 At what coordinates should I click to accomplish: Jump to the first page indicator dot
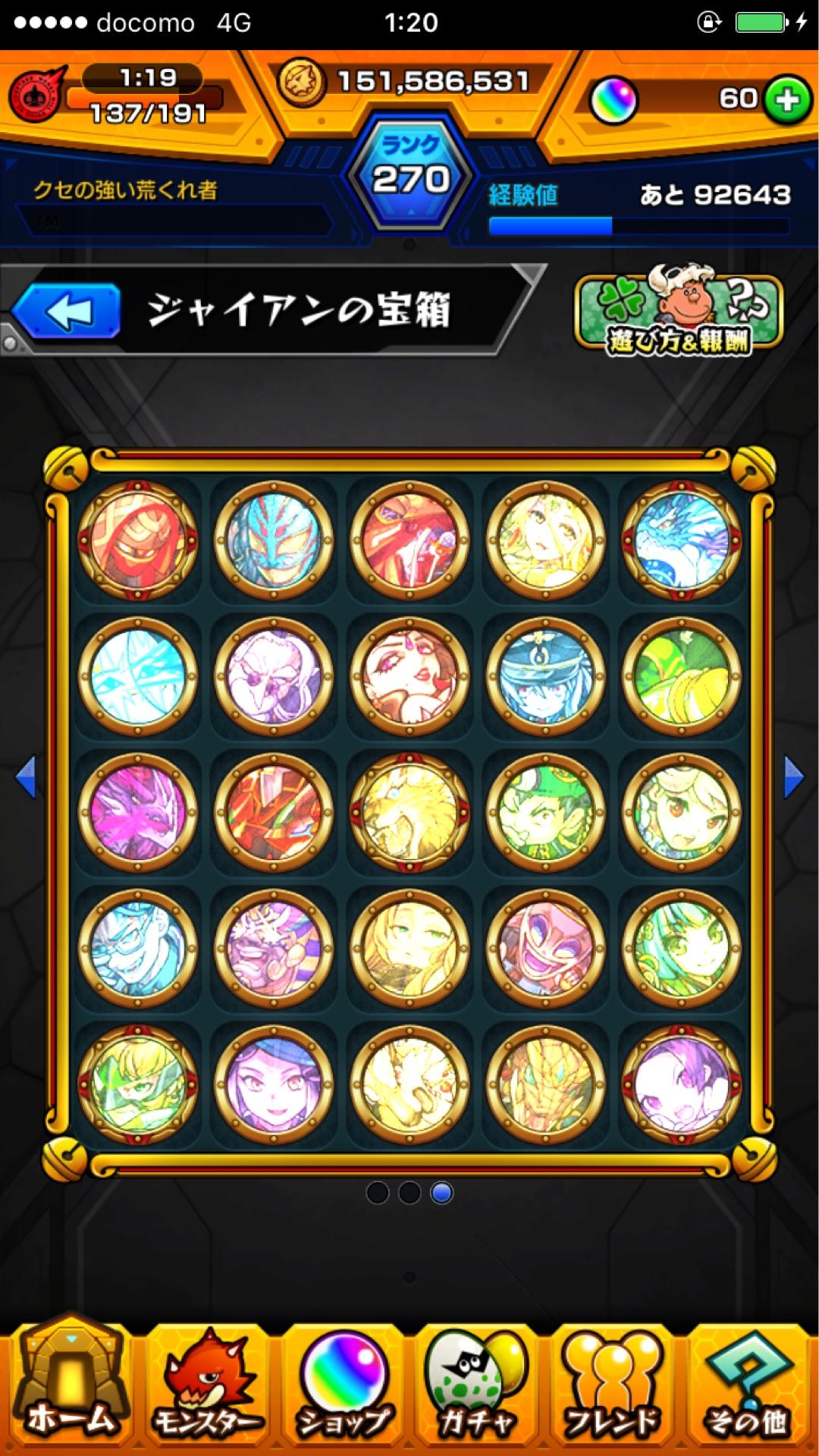click(377, 1193)
